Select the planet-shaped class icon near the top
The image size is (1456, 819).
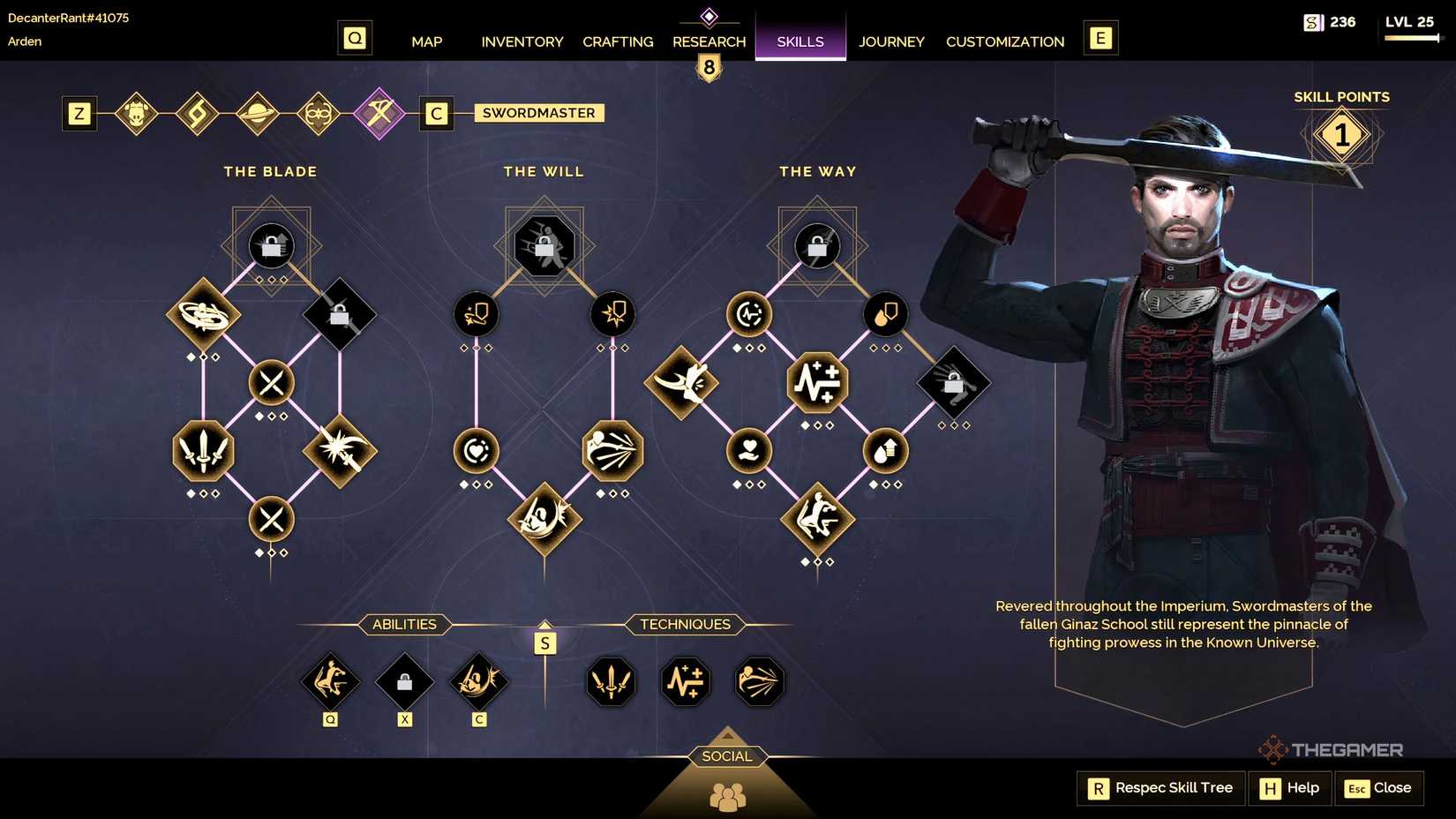pos(259,113)
